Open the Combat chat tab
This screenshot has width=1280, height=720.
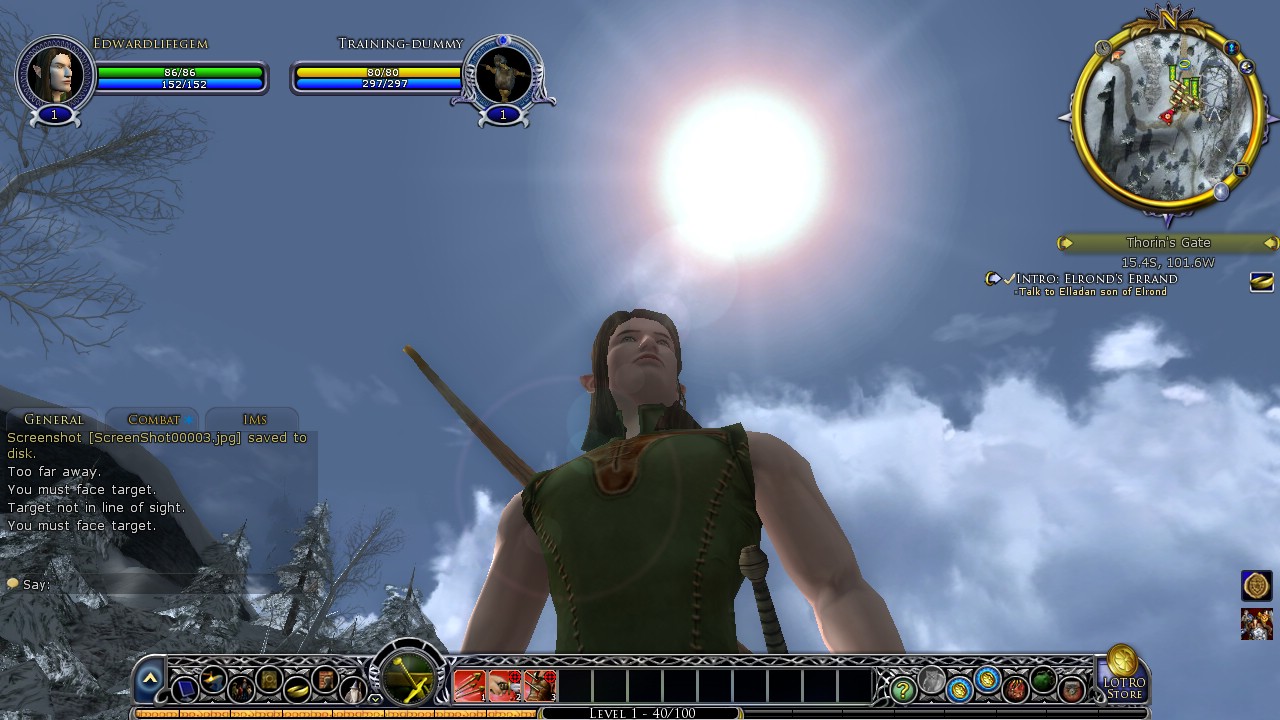[x=154, y=420]
